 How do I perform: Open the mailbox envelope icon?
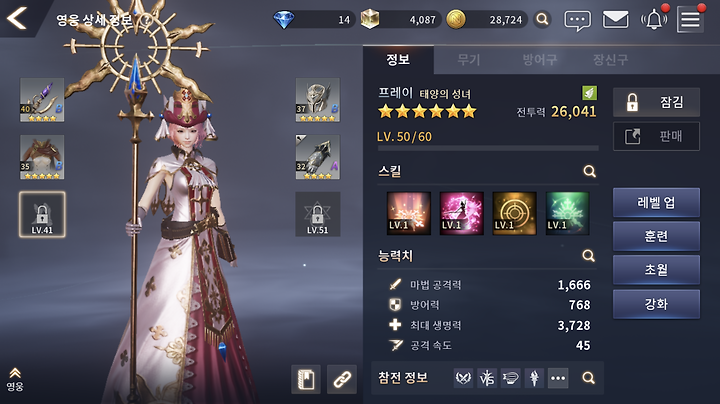[615, 19]
